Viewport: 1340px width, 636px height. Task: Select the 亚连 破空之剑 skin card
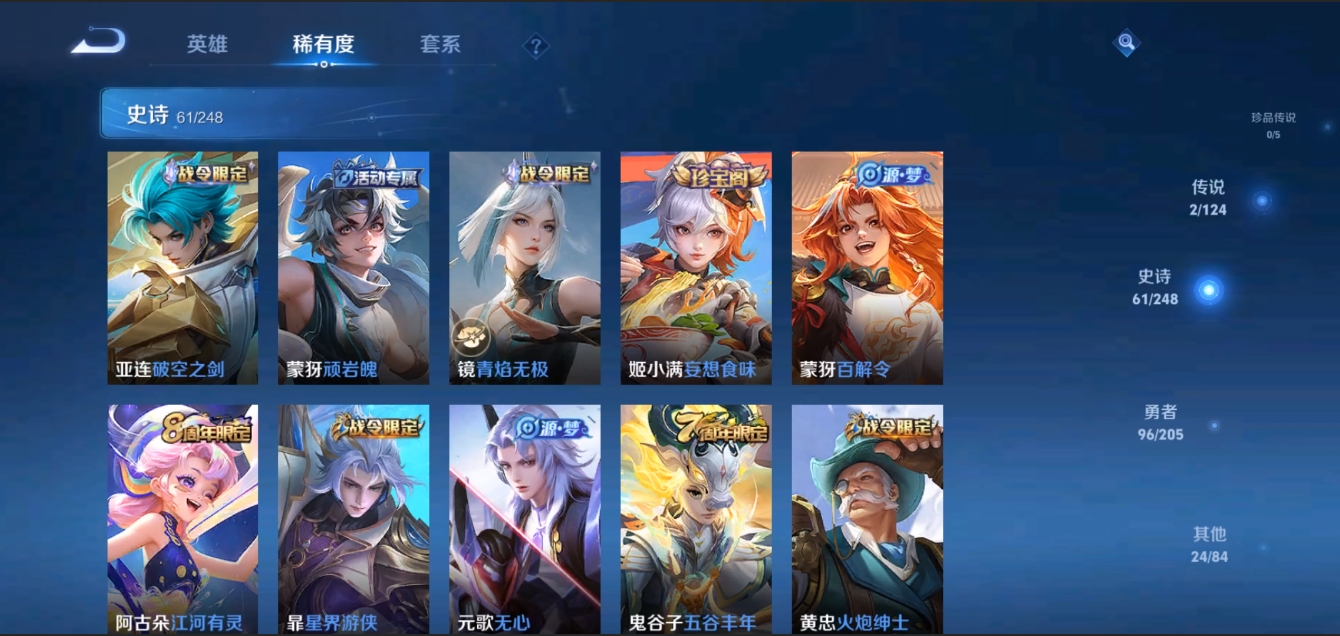183,267
